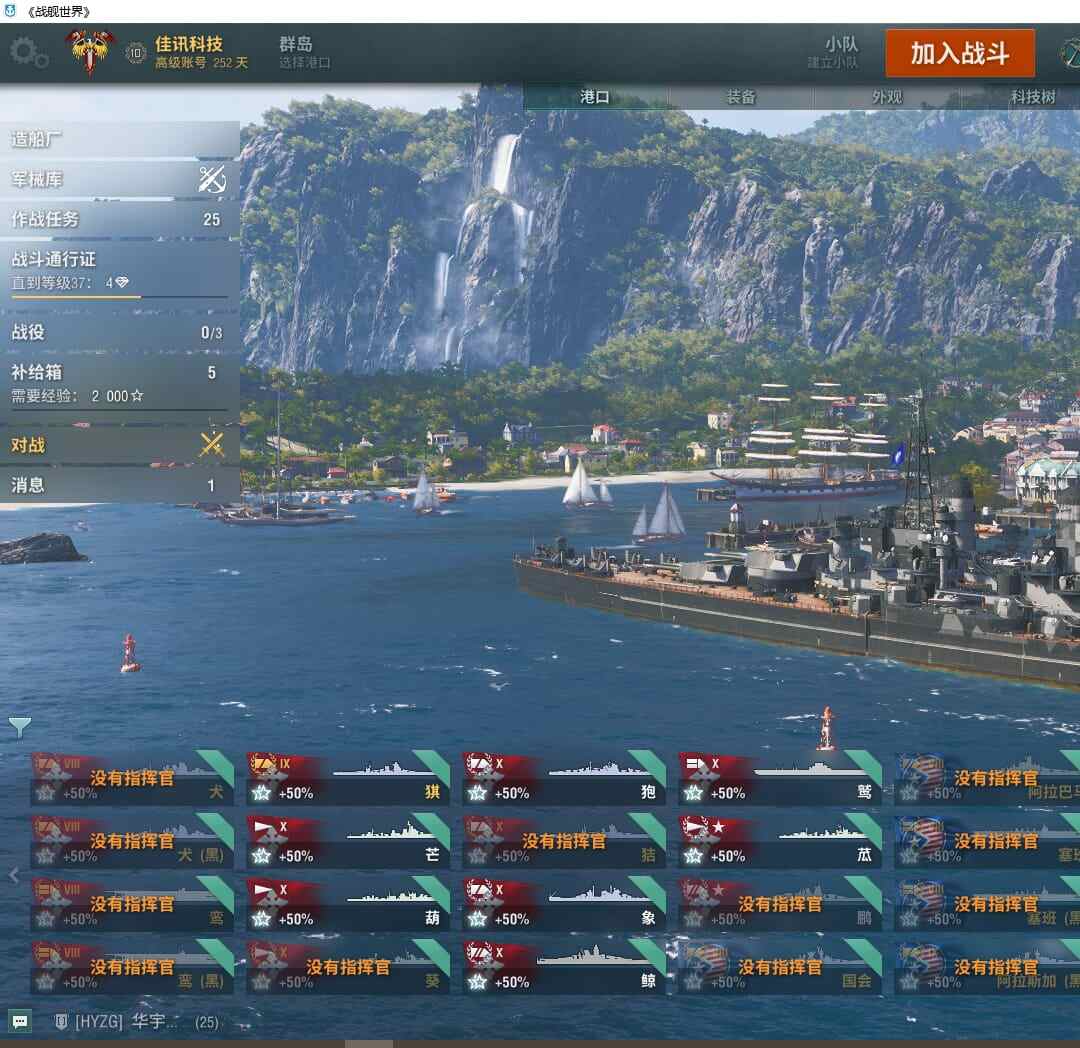Create a division via 小队
The image size is (1080, 1048).
pos(841,52)
